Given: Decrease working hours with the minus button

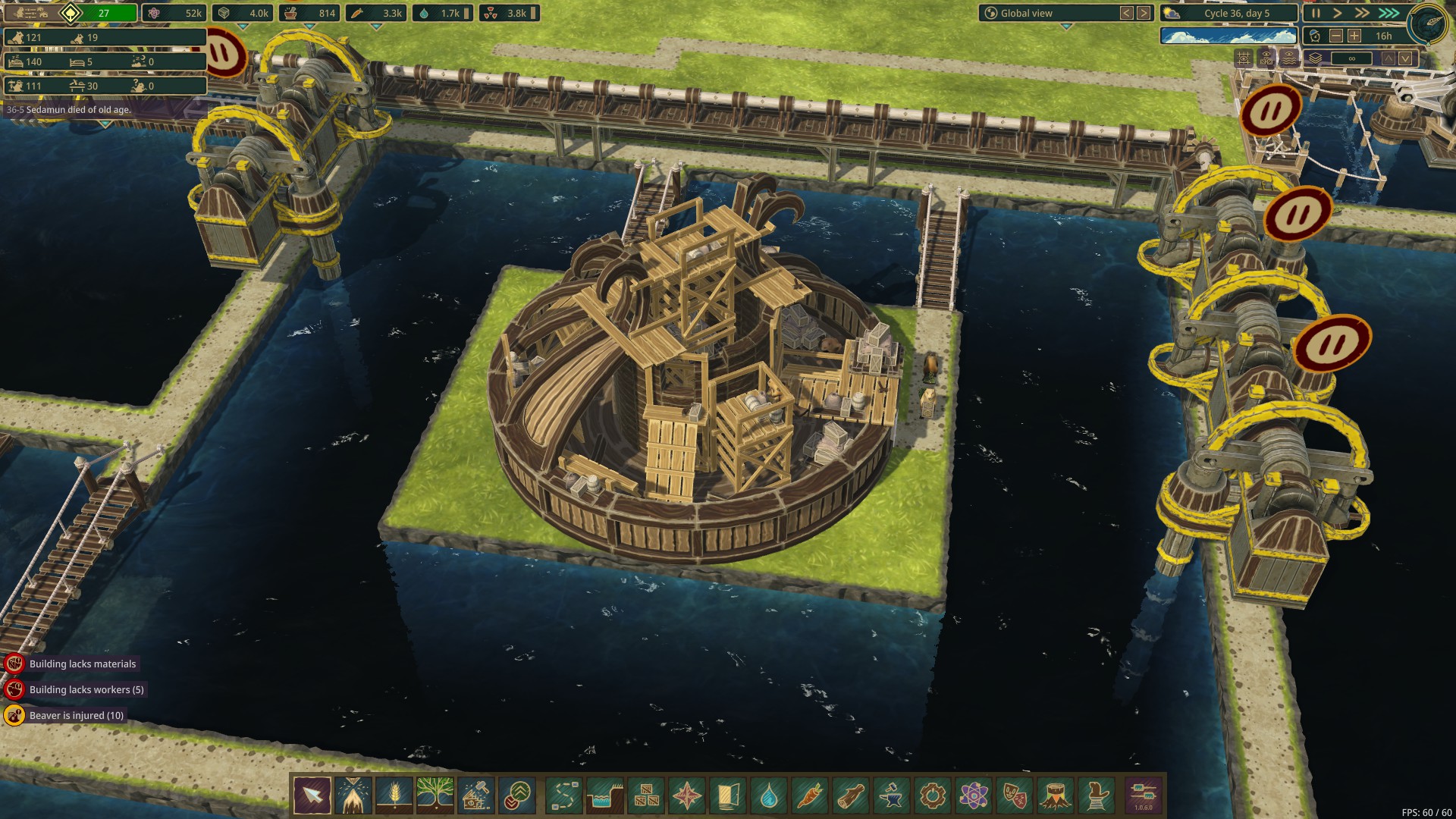Looking at the screenshot, I should [1336, 36].
